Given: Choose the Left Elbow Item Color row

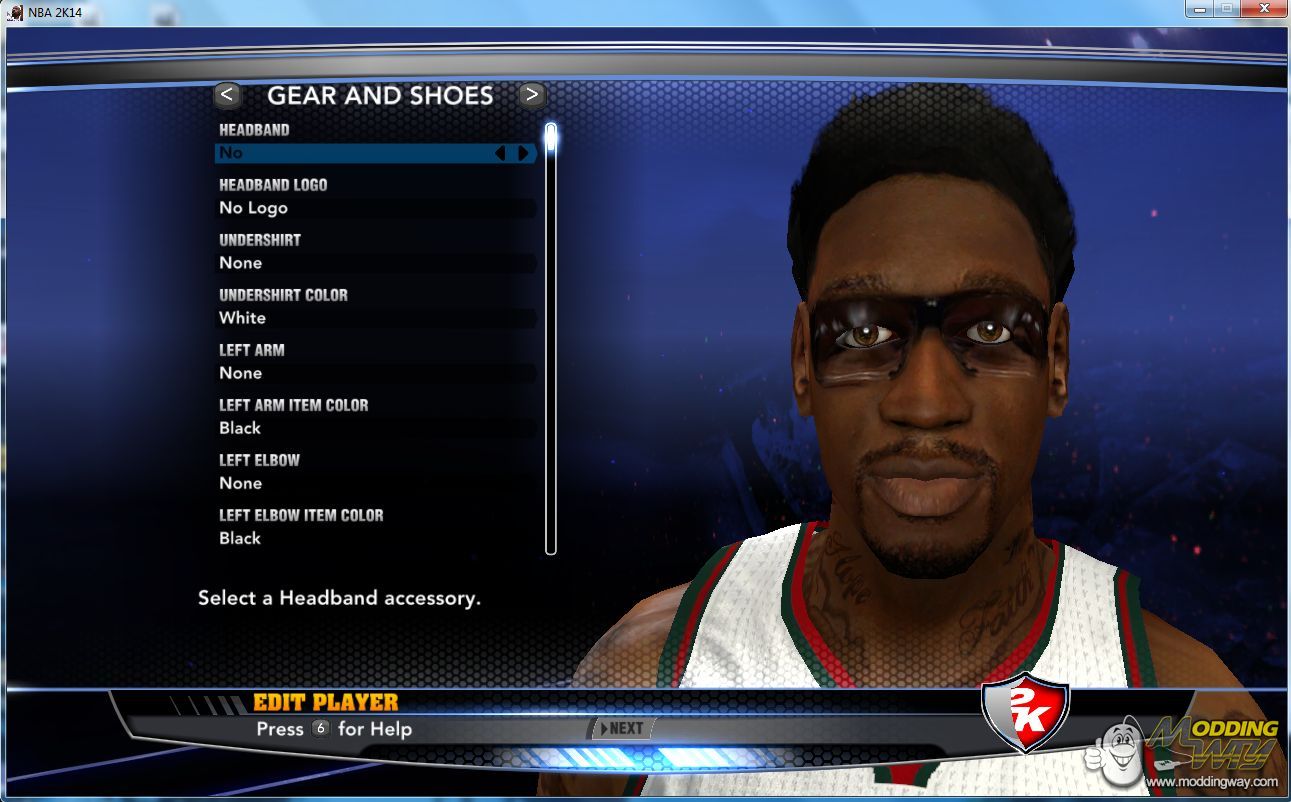Looking at the screenshot, I should pos(375,538).
